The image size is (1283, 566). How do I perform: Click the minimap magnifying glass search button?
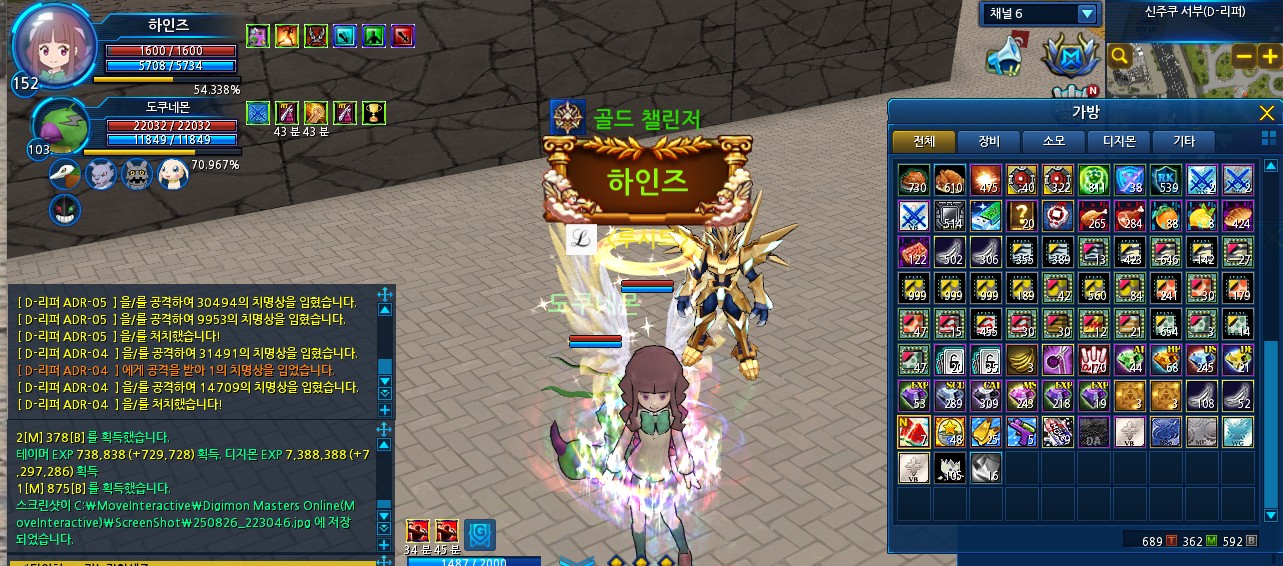pos(1120,56)
